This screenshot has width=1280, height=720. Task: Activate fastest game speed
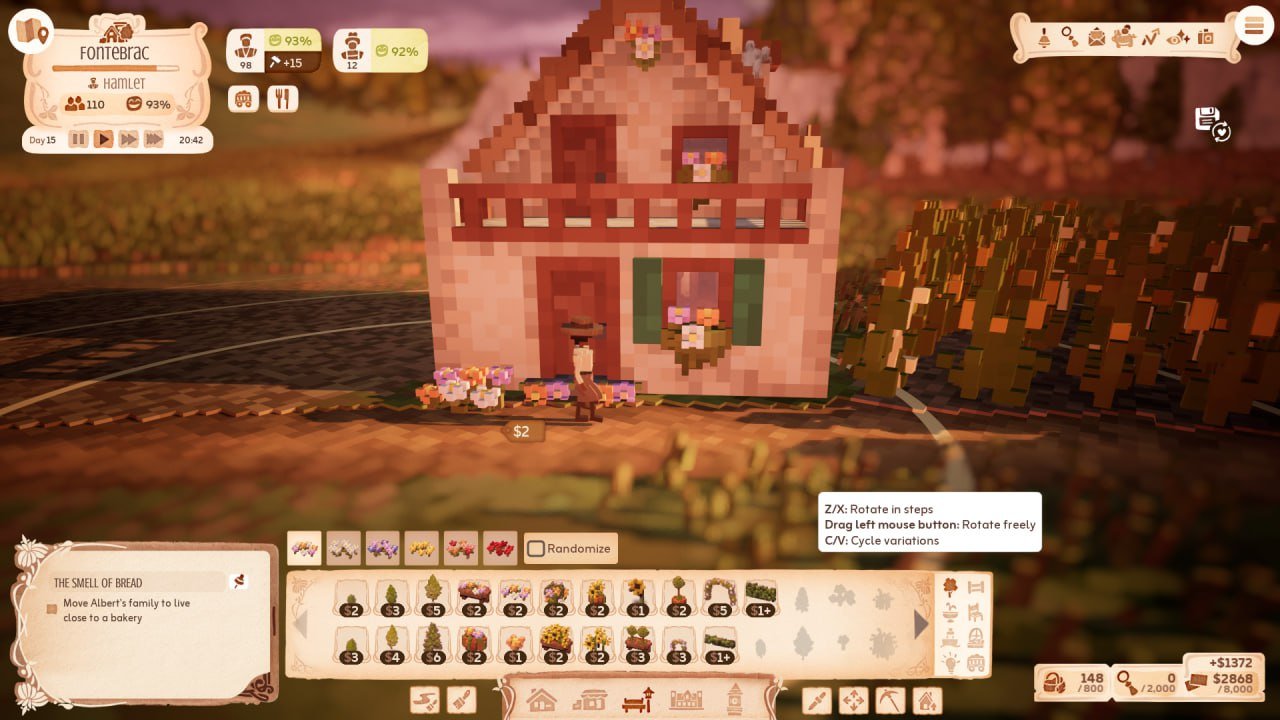pyautogui.click(x=153, y=139)
